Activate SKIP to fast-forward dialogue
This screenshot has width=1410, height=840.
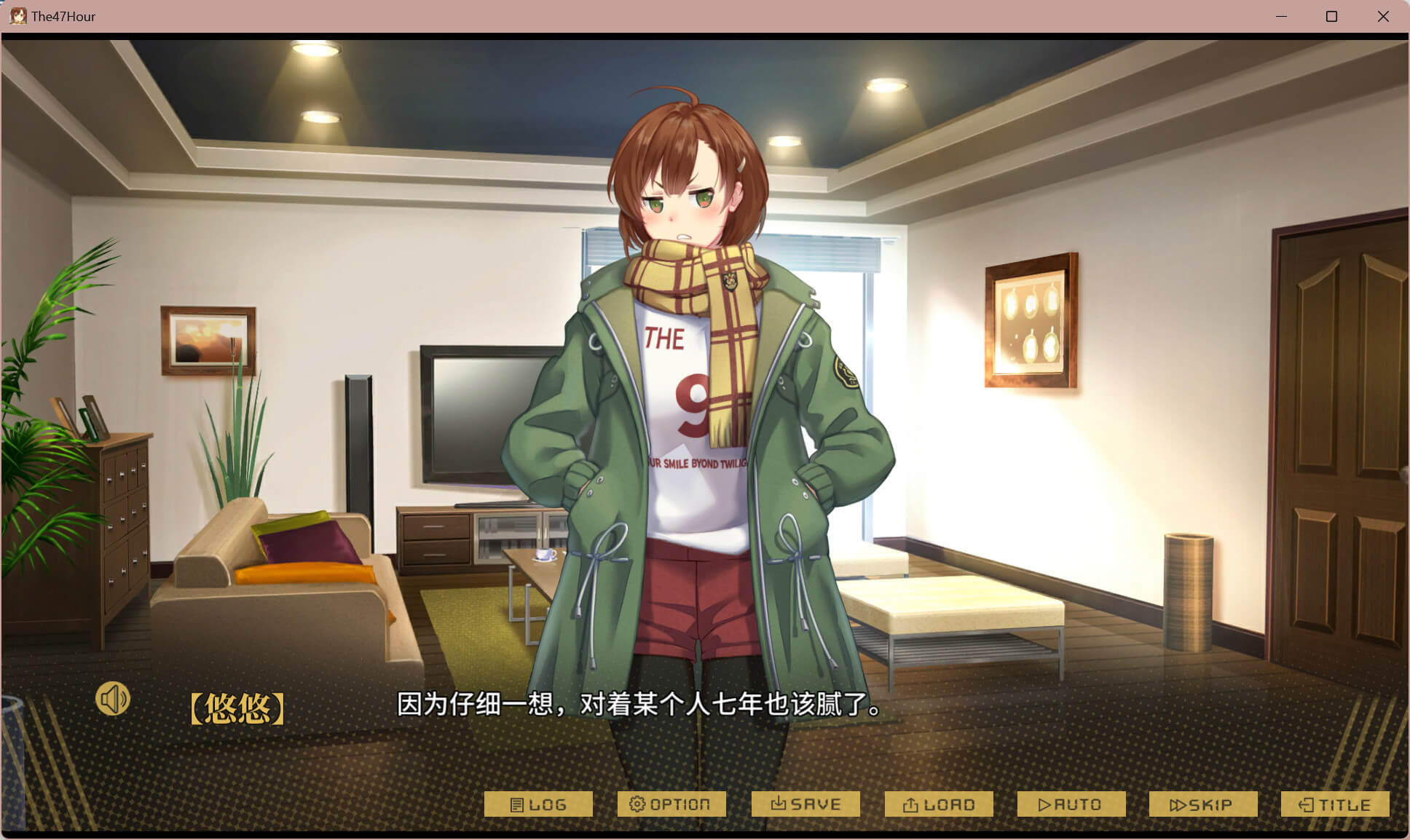1203,804
